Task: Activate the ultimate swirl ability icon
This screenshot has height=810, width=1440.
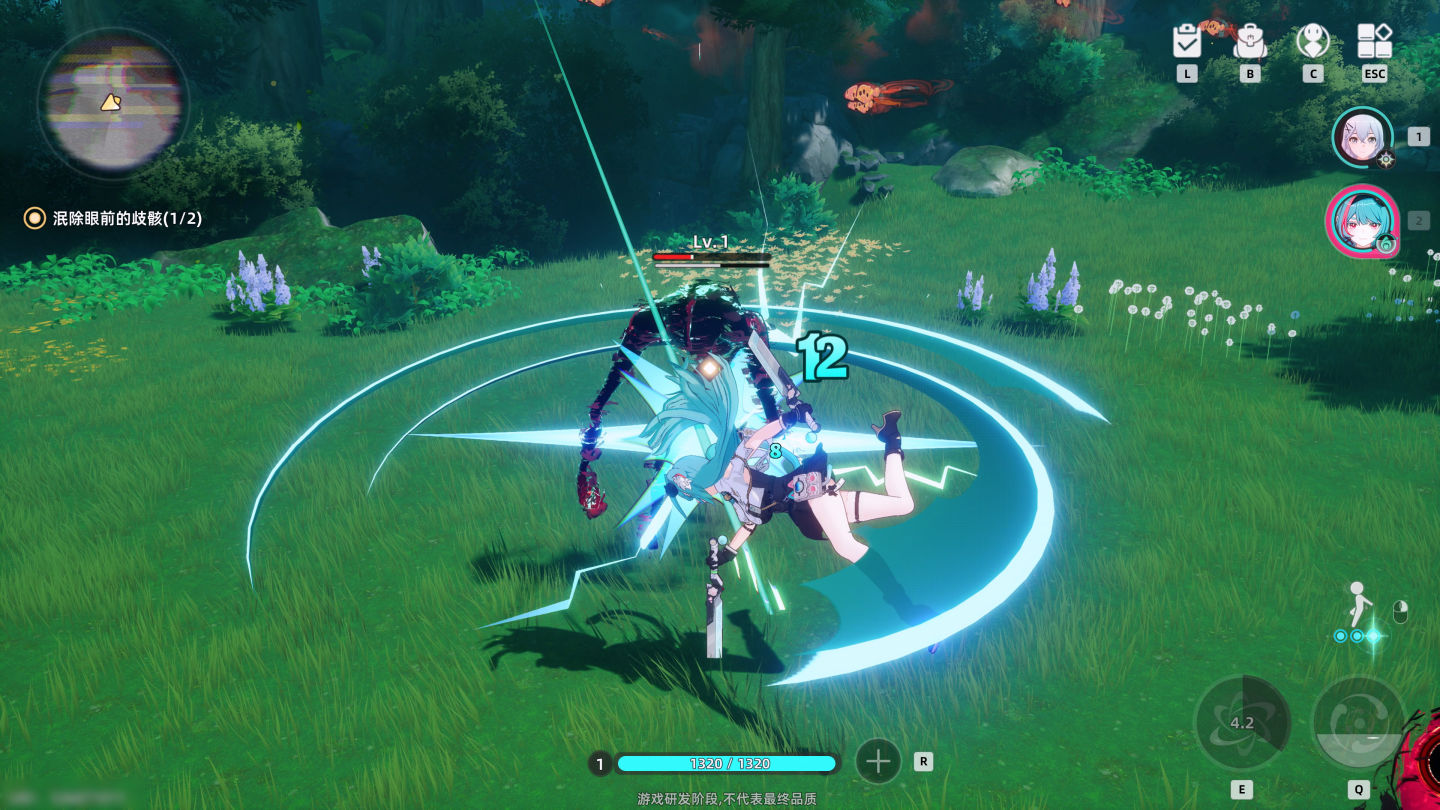Action: click(1359, 723)
